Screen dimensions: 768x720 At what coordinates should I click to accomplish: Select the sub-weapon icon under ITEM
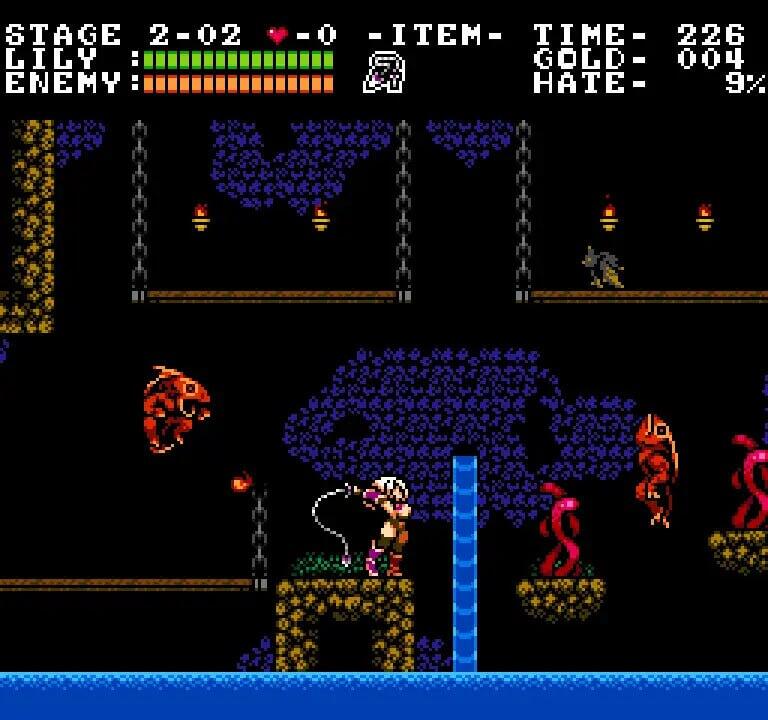coord(384,74)
